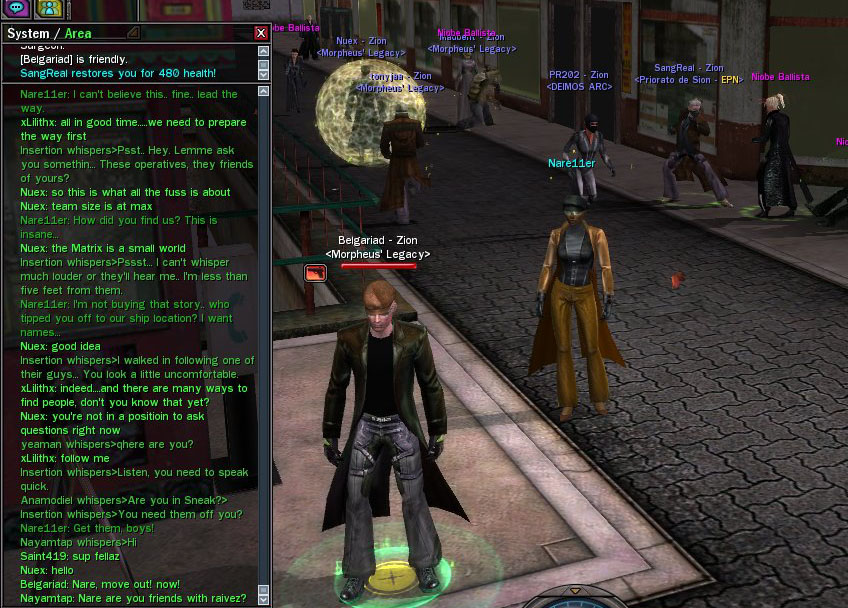The height and width of the screenshot is (608, 848).
Task: Click the chat title bar's triangular resize handle
Action: (133, 33)
